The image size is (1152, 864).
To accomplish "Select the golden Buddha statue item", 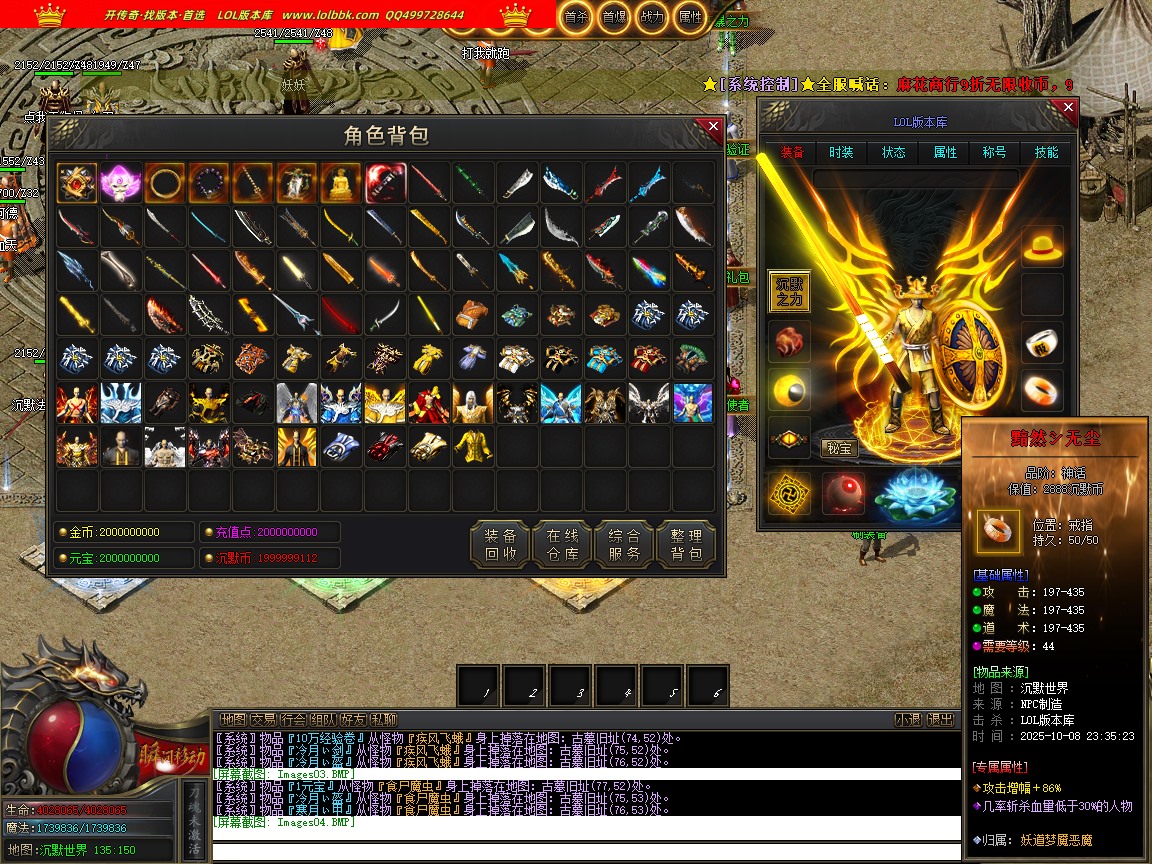I will (341, 184).
